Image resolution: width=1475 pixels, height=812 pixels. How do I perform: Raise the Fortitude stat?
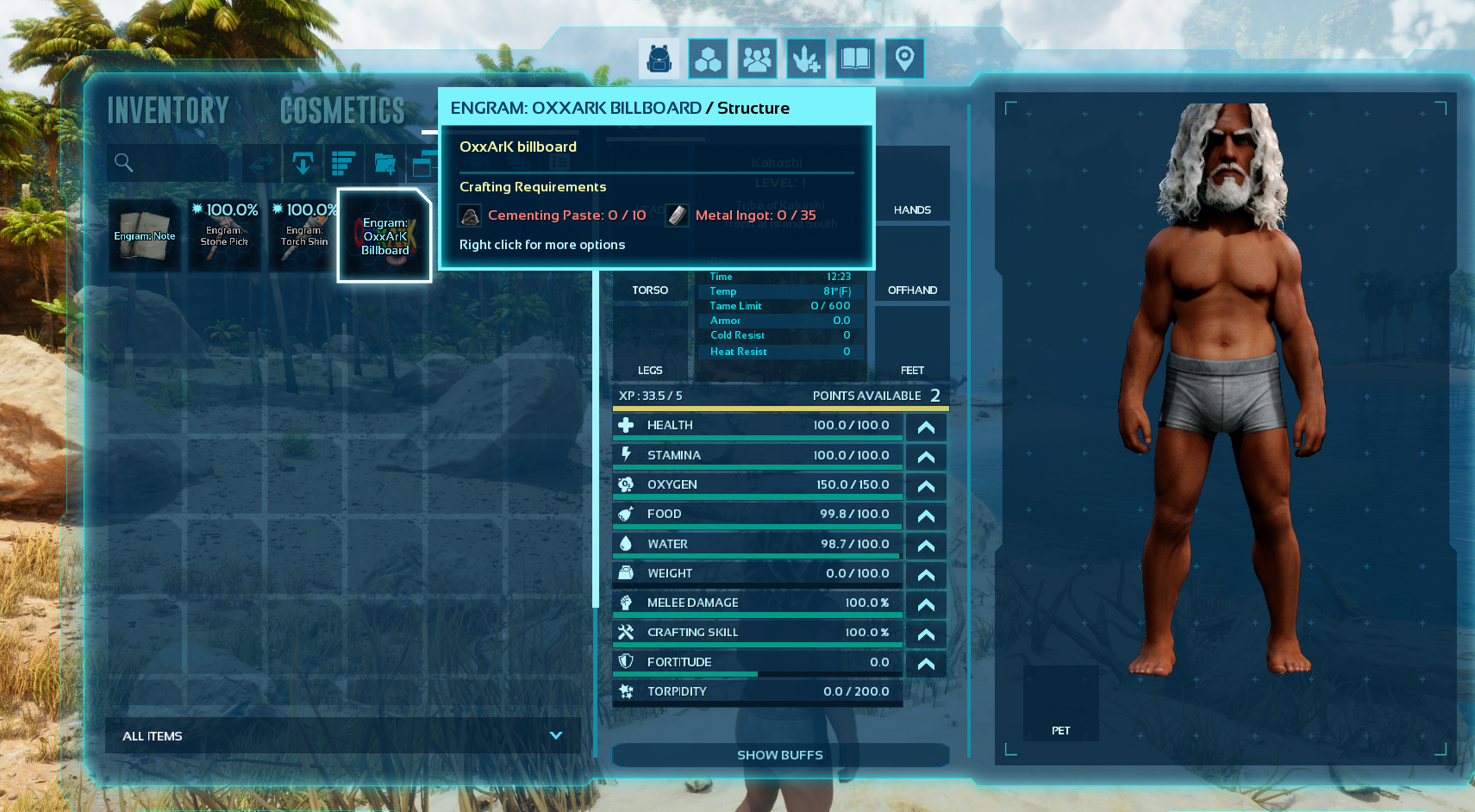[x=926, y=663]
